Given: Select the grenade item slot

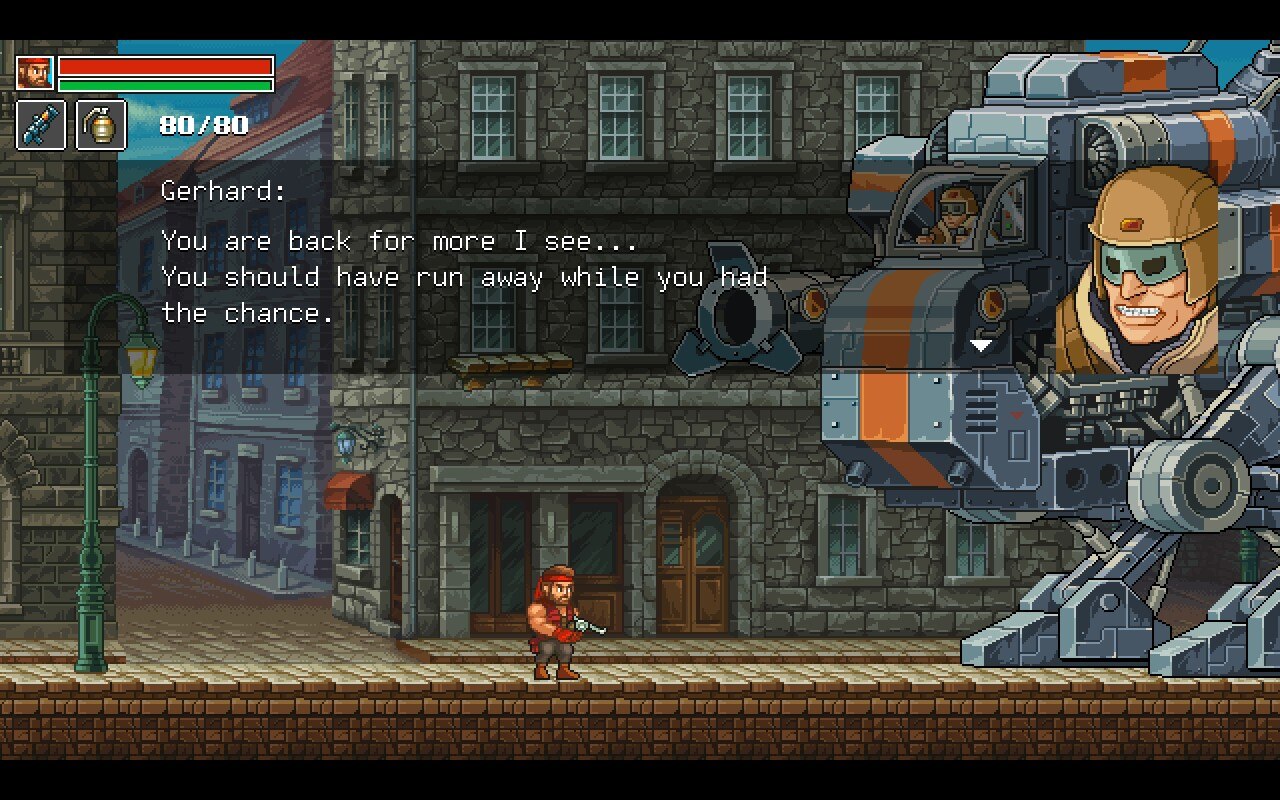Looking at the screenshot, I should (101, 125).
